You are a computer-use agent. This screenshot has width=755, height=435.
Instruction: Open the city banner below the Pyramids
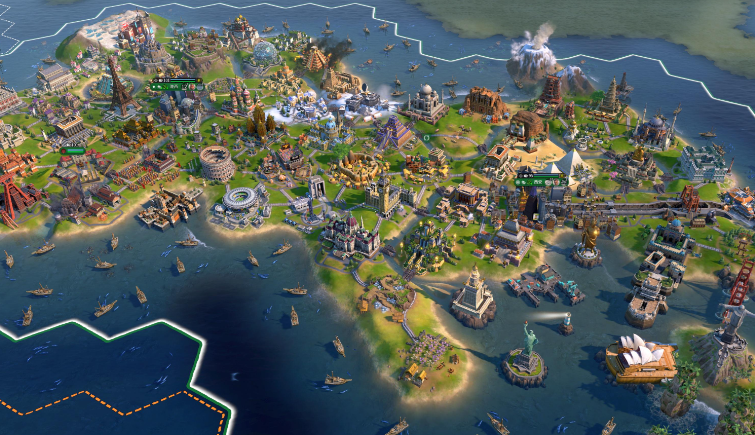point(540,181)
